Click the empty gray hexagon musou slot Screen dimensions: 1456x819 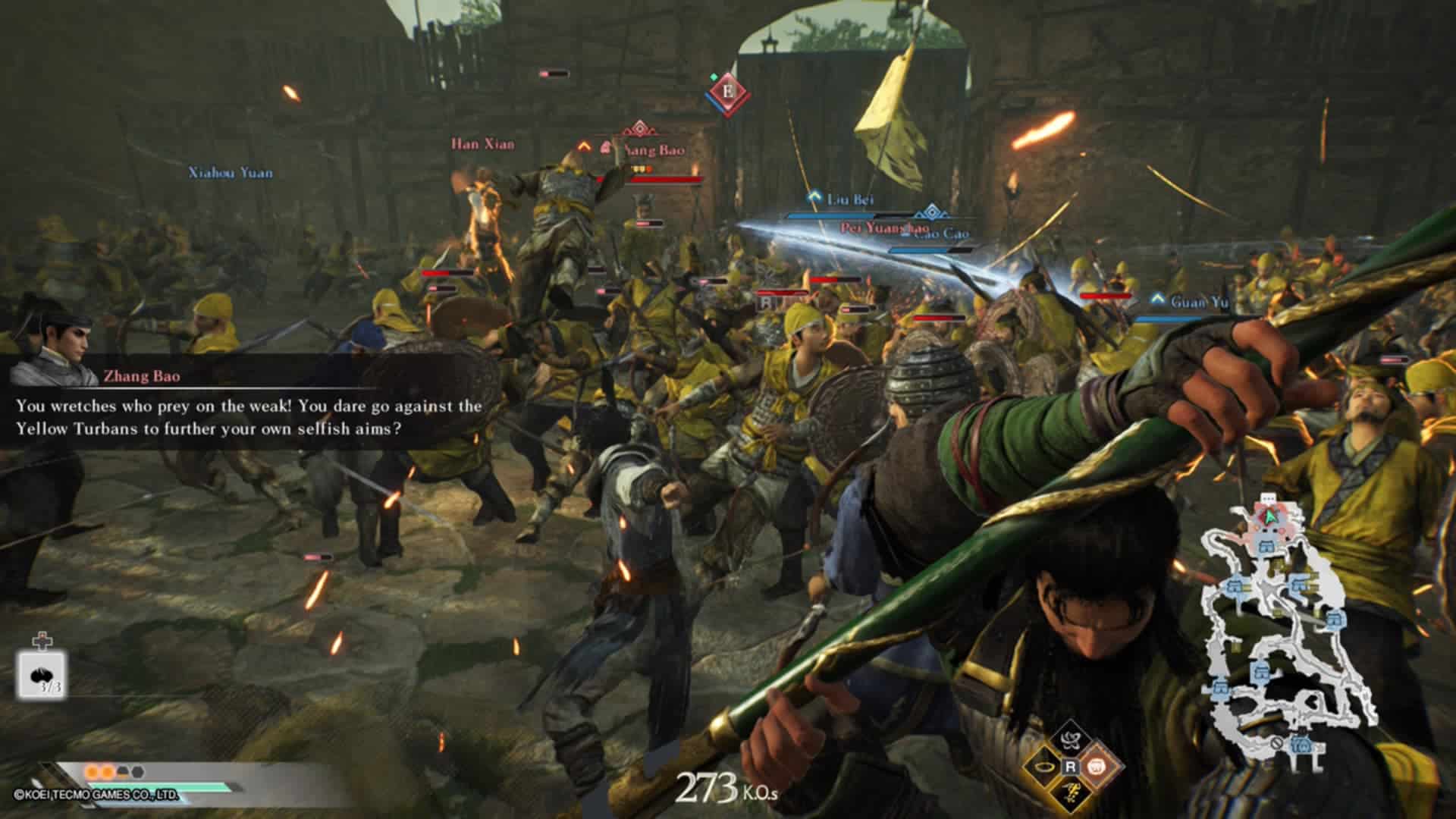(136, 771)
